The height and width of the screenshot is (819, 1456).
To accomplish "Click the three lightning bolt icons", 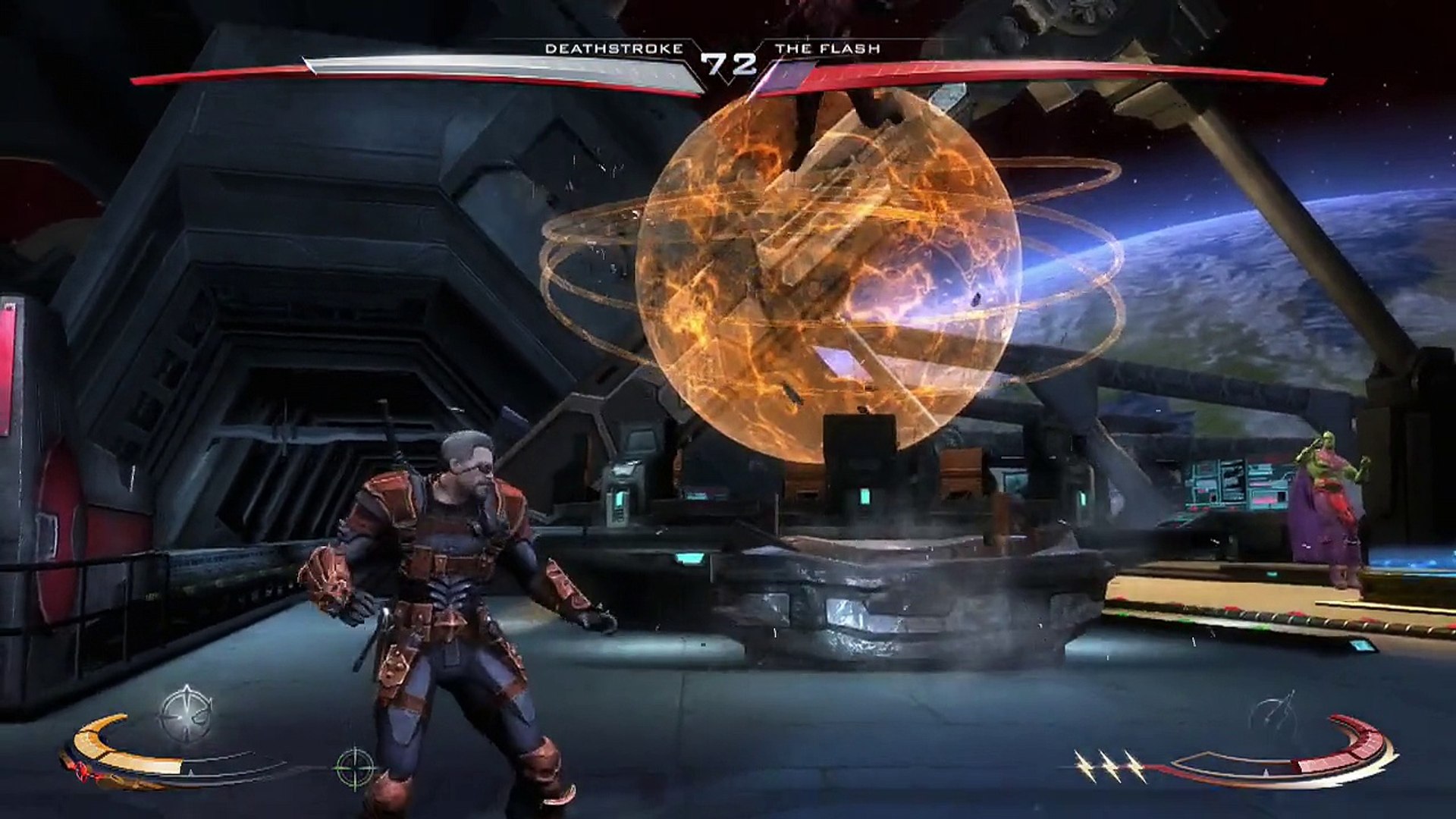I will coord(1110,766).
